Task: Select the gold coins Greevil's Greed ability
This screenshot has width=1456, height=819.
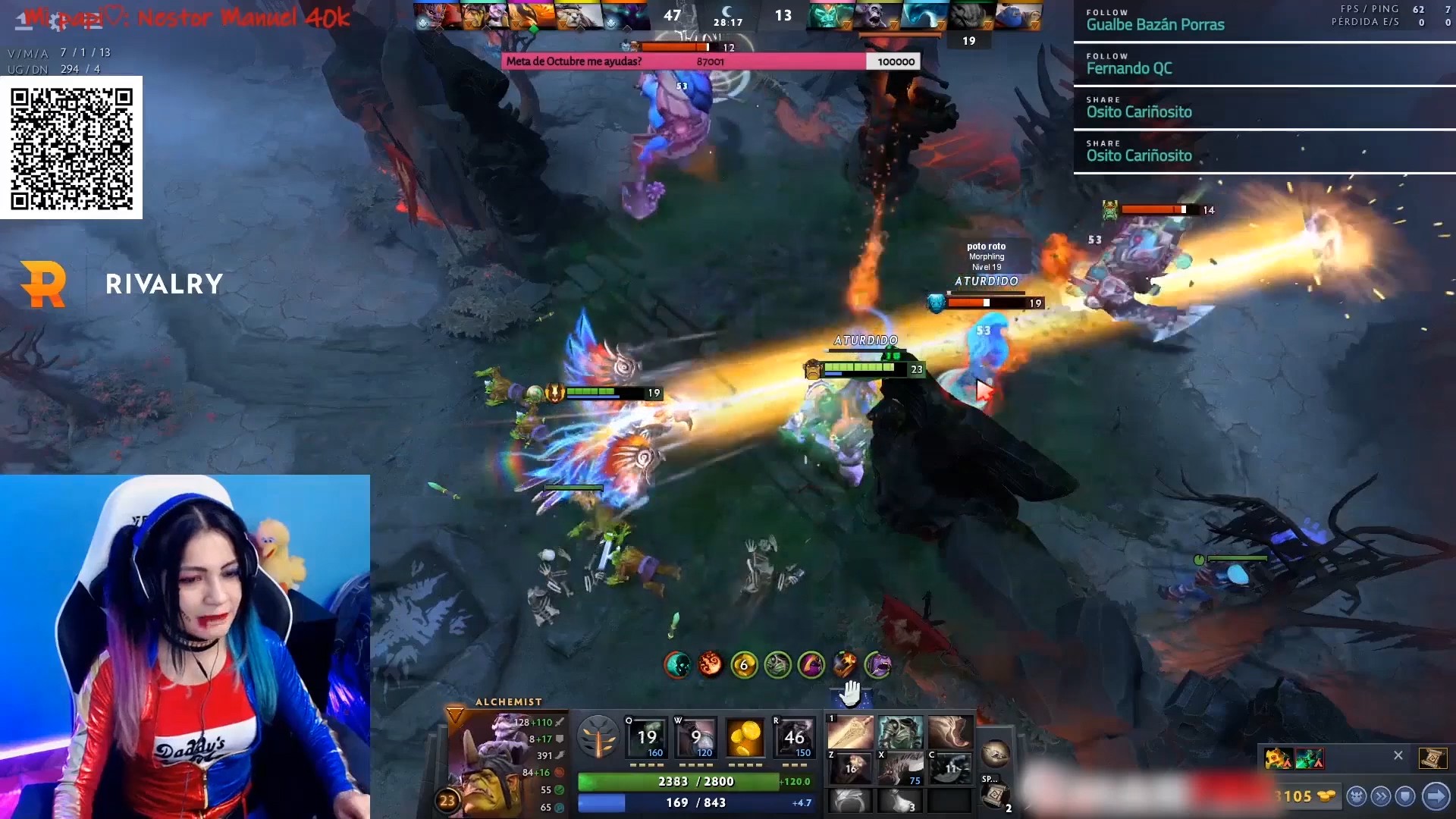Action: 745,737
